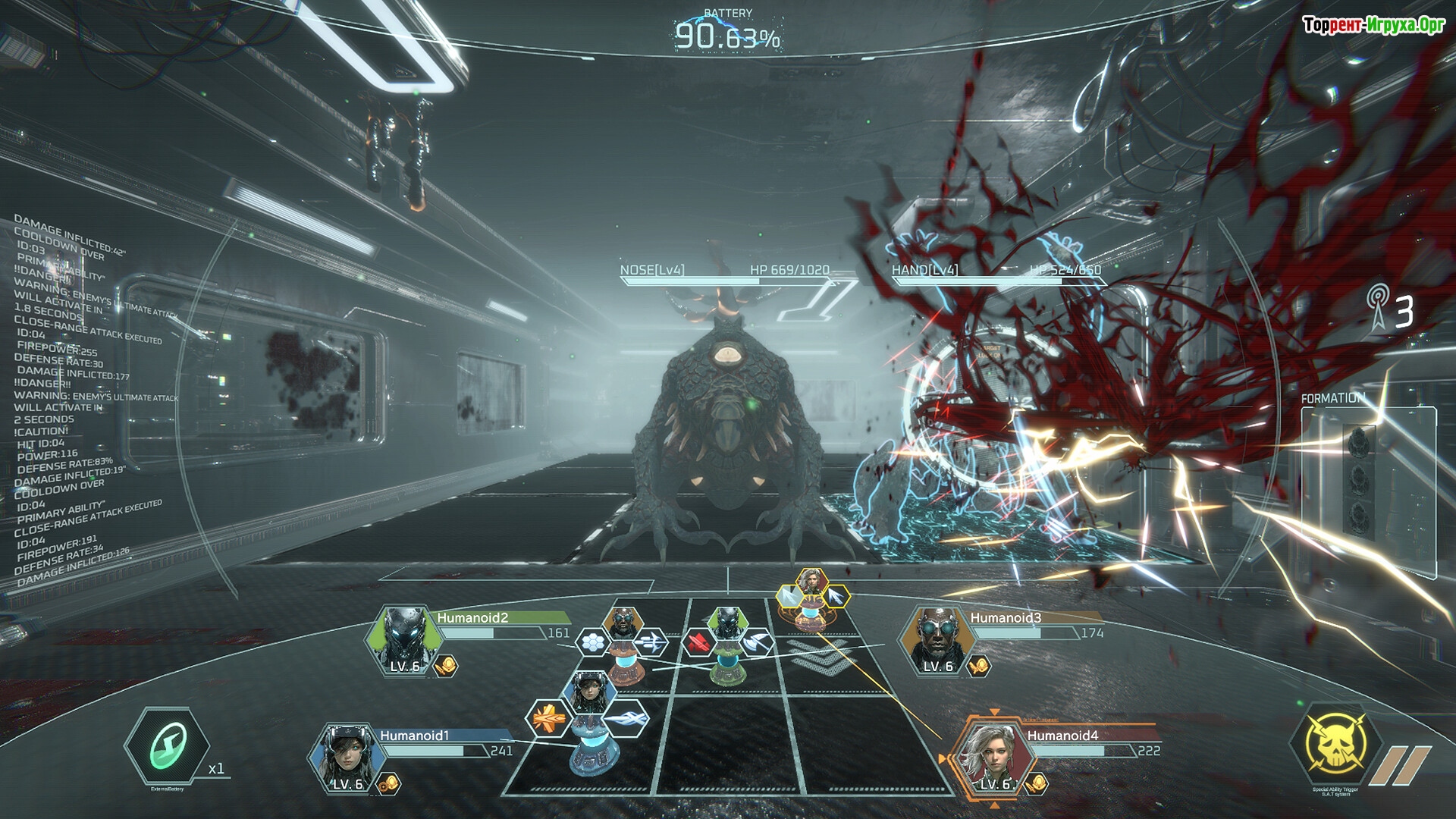Activate the crossbow skill hexagon
Screen dimensions: 1456x819
coord(651,643)
